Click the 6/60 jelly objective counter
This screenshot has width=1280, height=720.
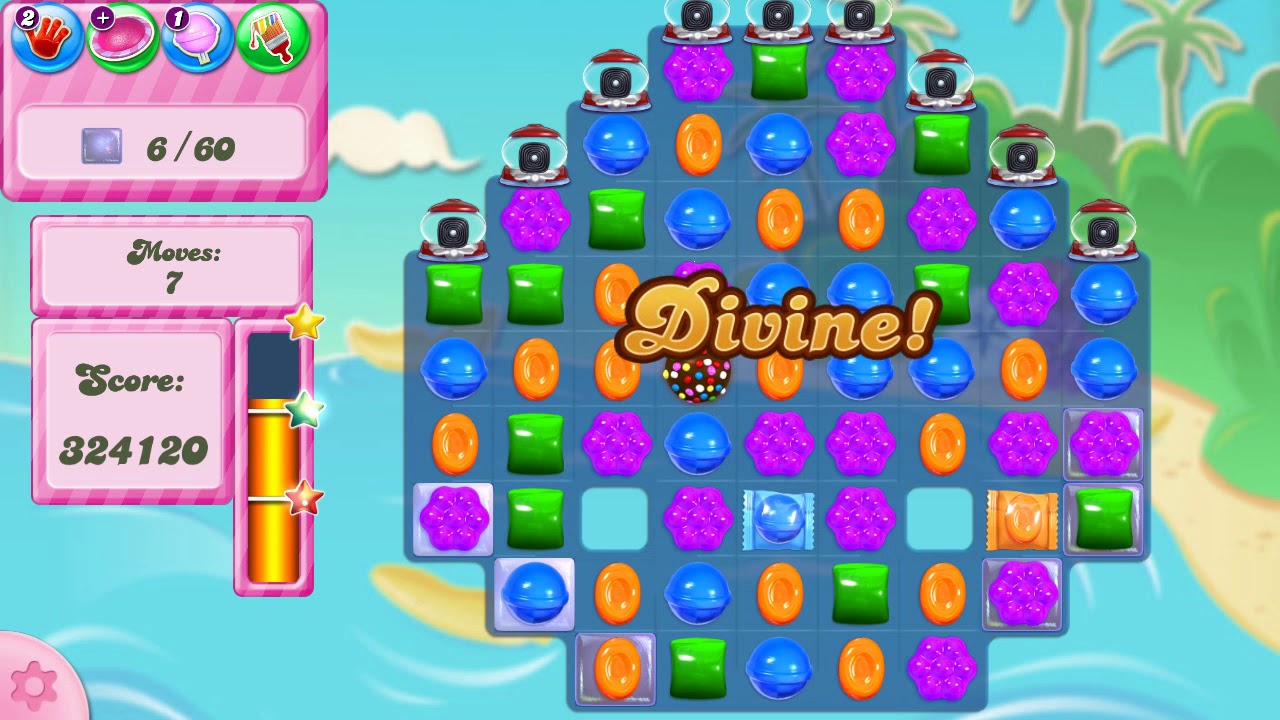[165, 148]
